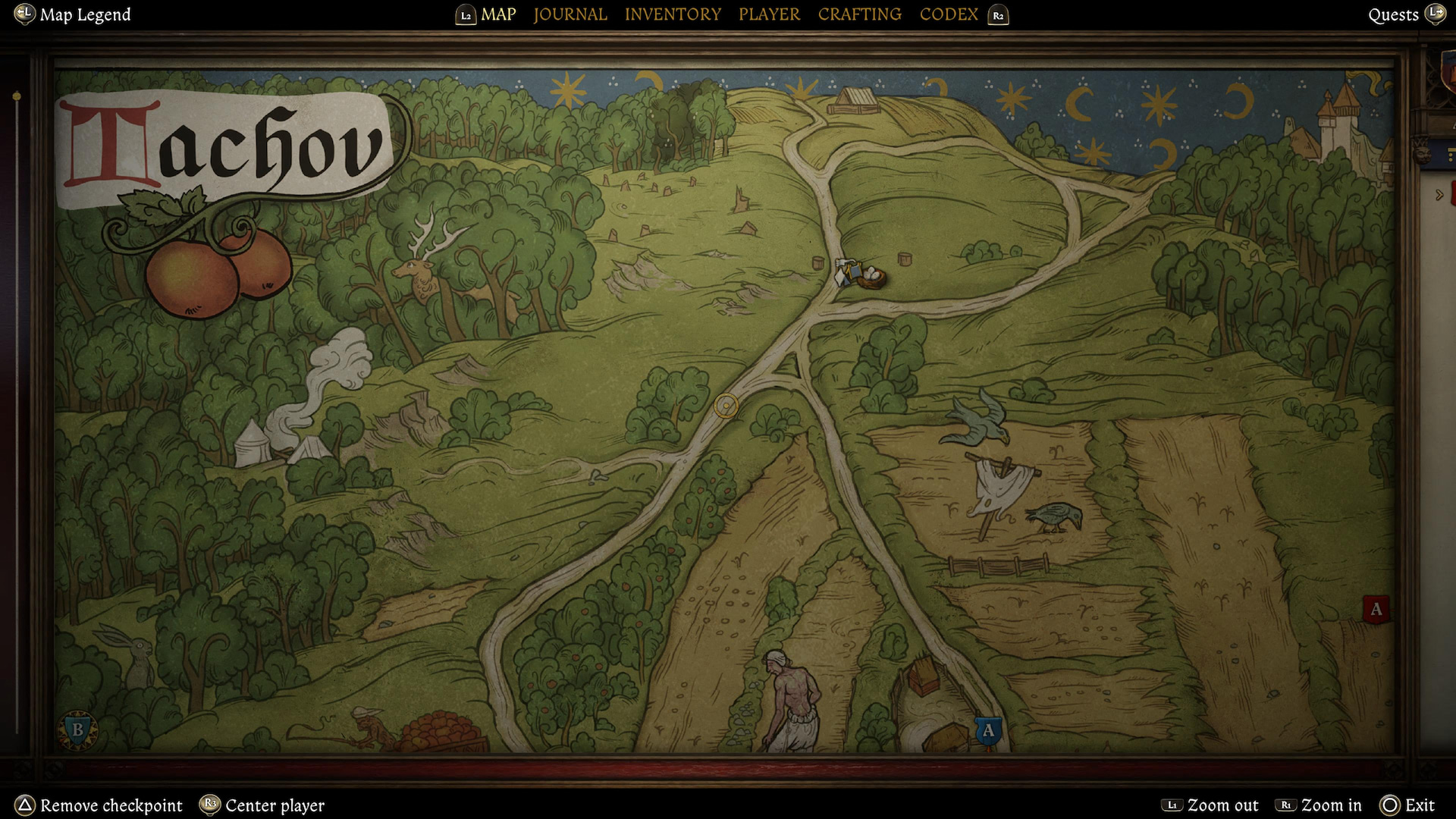
Task: Click the Quests button in top right
Action: (x=1394, y=14)
